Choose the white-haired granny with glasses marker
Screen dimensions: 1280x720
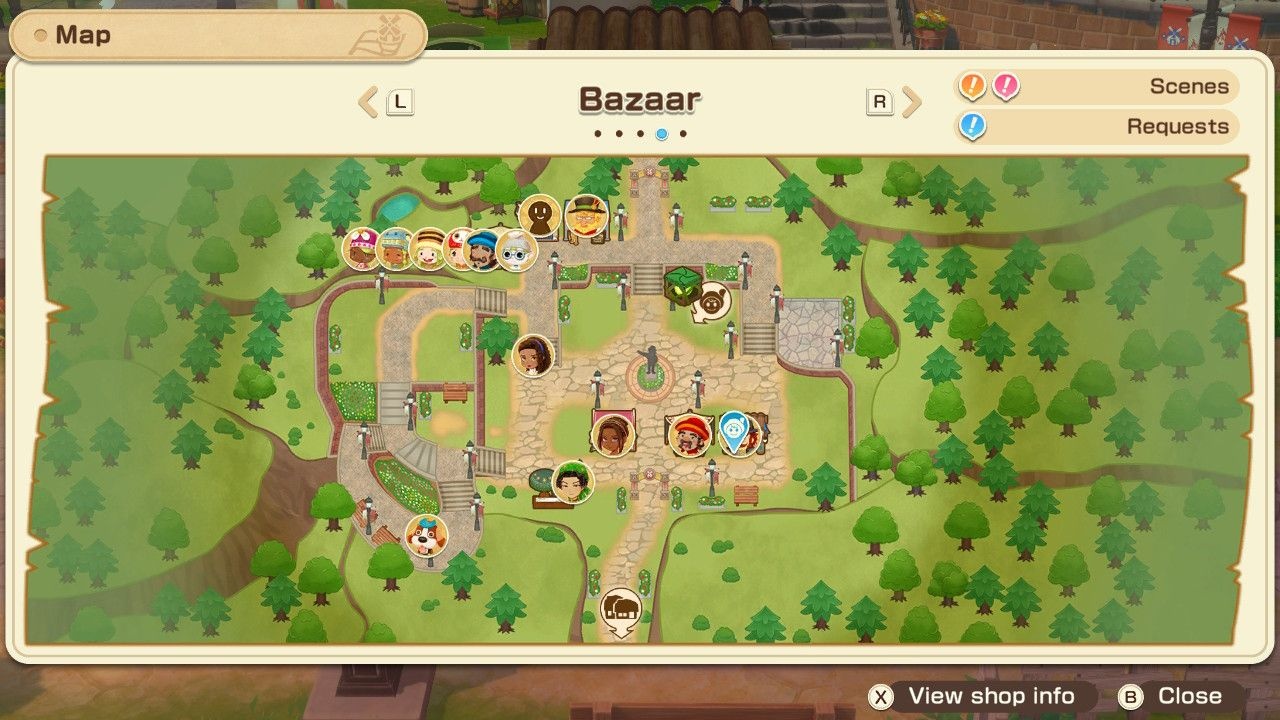coord(516,250)
